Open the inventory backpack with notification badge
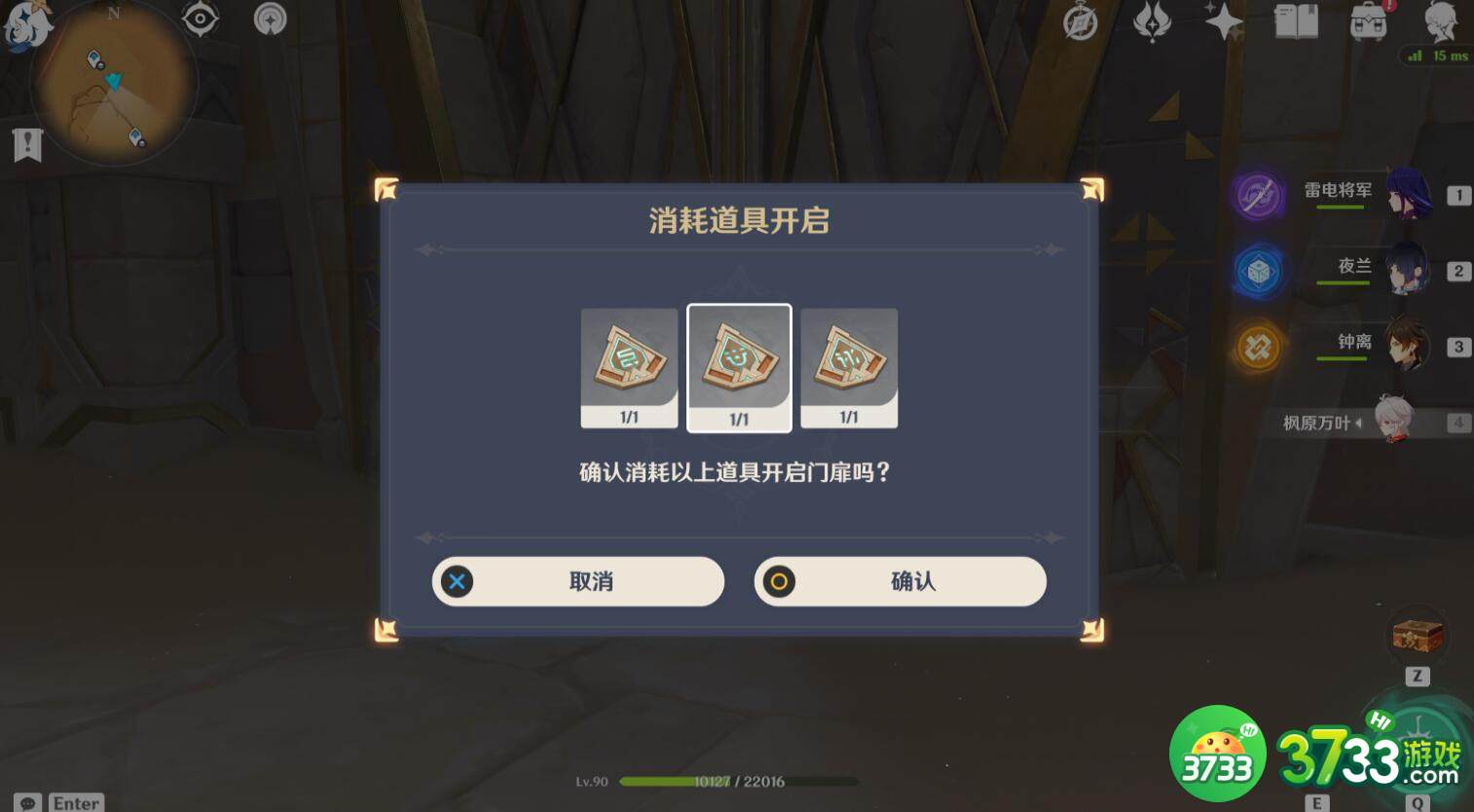 1368,21
